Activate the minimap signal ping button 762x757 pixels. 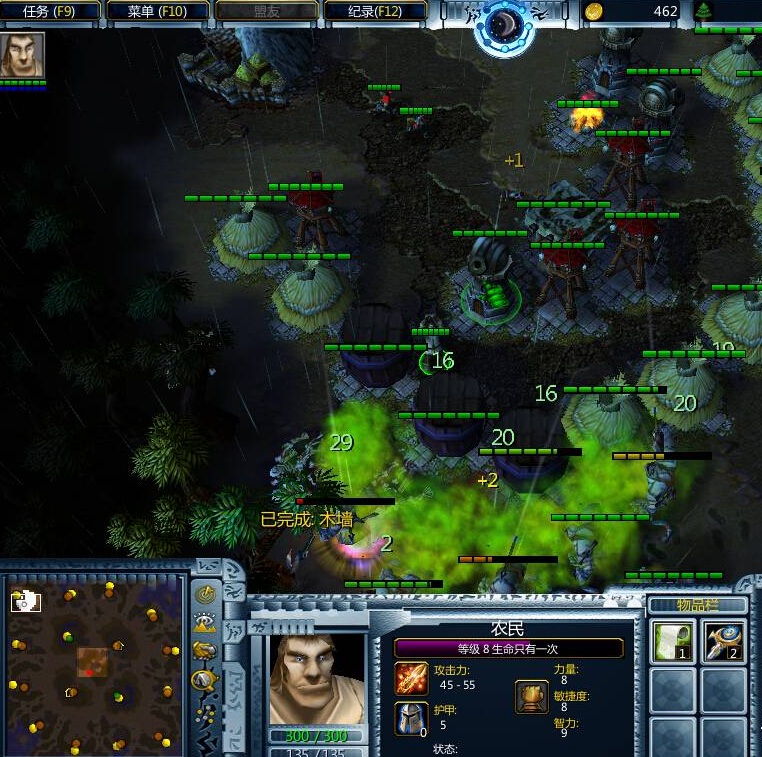[206, 594]
